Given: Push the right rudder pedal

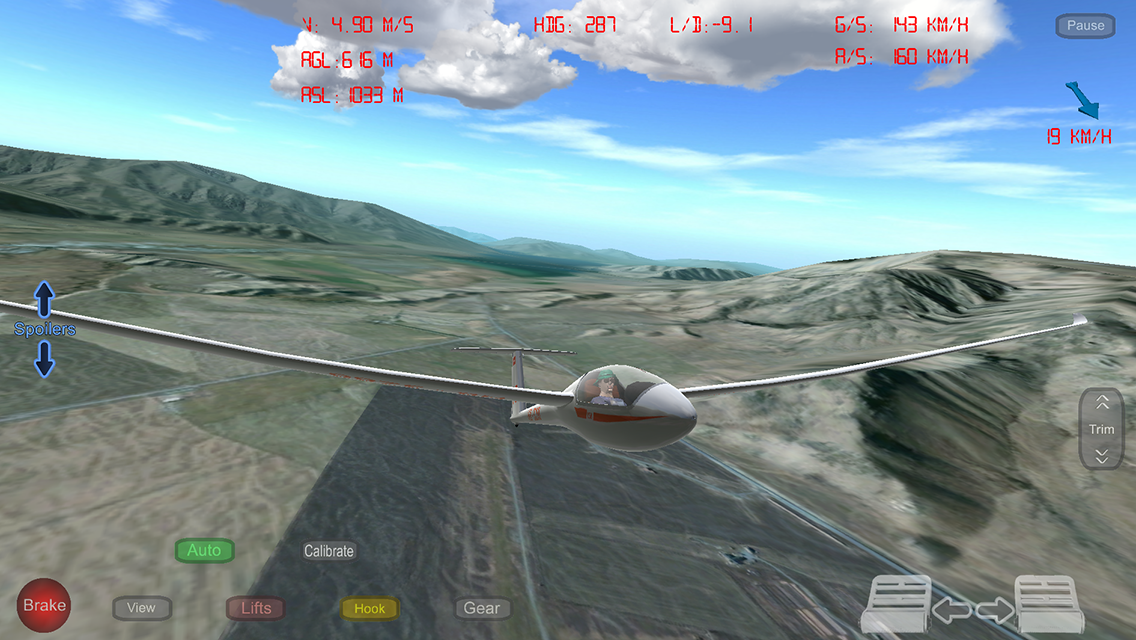Looking at the screenshot, I should [x=1049, y=604].
